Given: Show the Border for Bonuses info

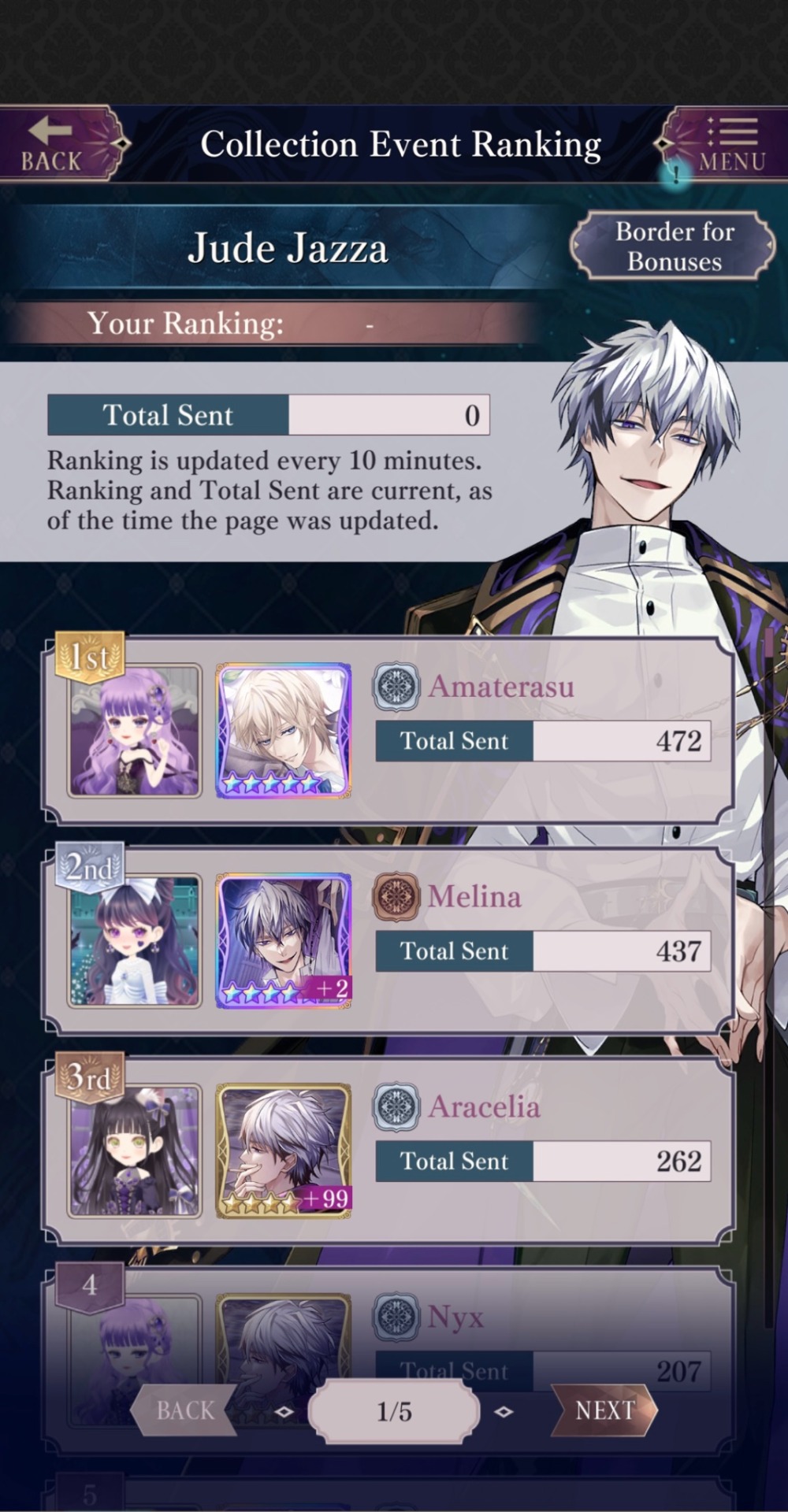Looking at the screenshot, I should 674,246.
